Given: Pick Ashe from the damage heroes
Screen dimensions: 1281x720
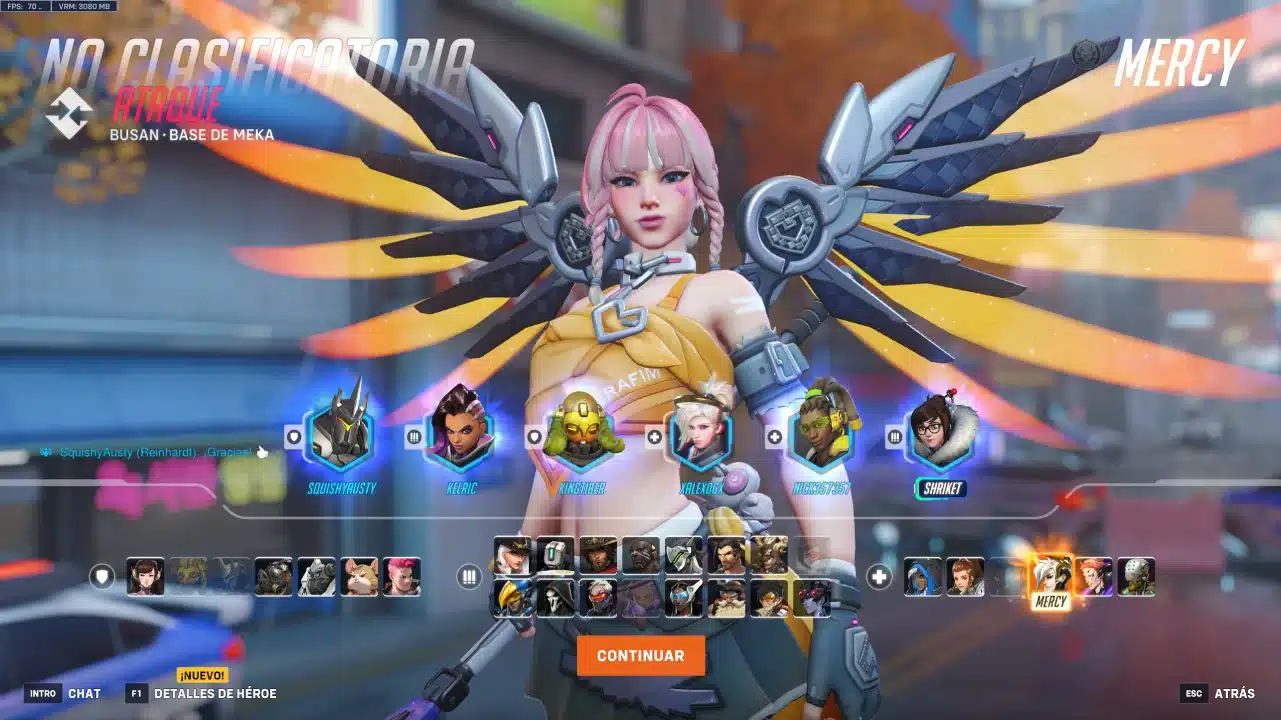Looking at the screenshot, I should [512, 555].
